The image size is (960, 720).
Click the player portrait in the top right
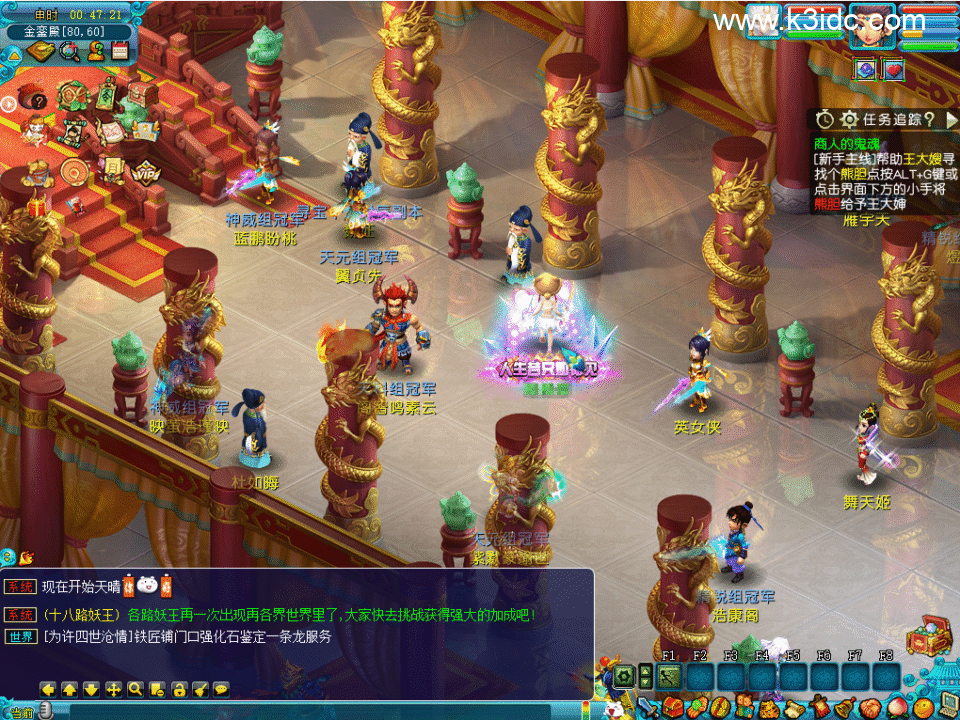871,24
